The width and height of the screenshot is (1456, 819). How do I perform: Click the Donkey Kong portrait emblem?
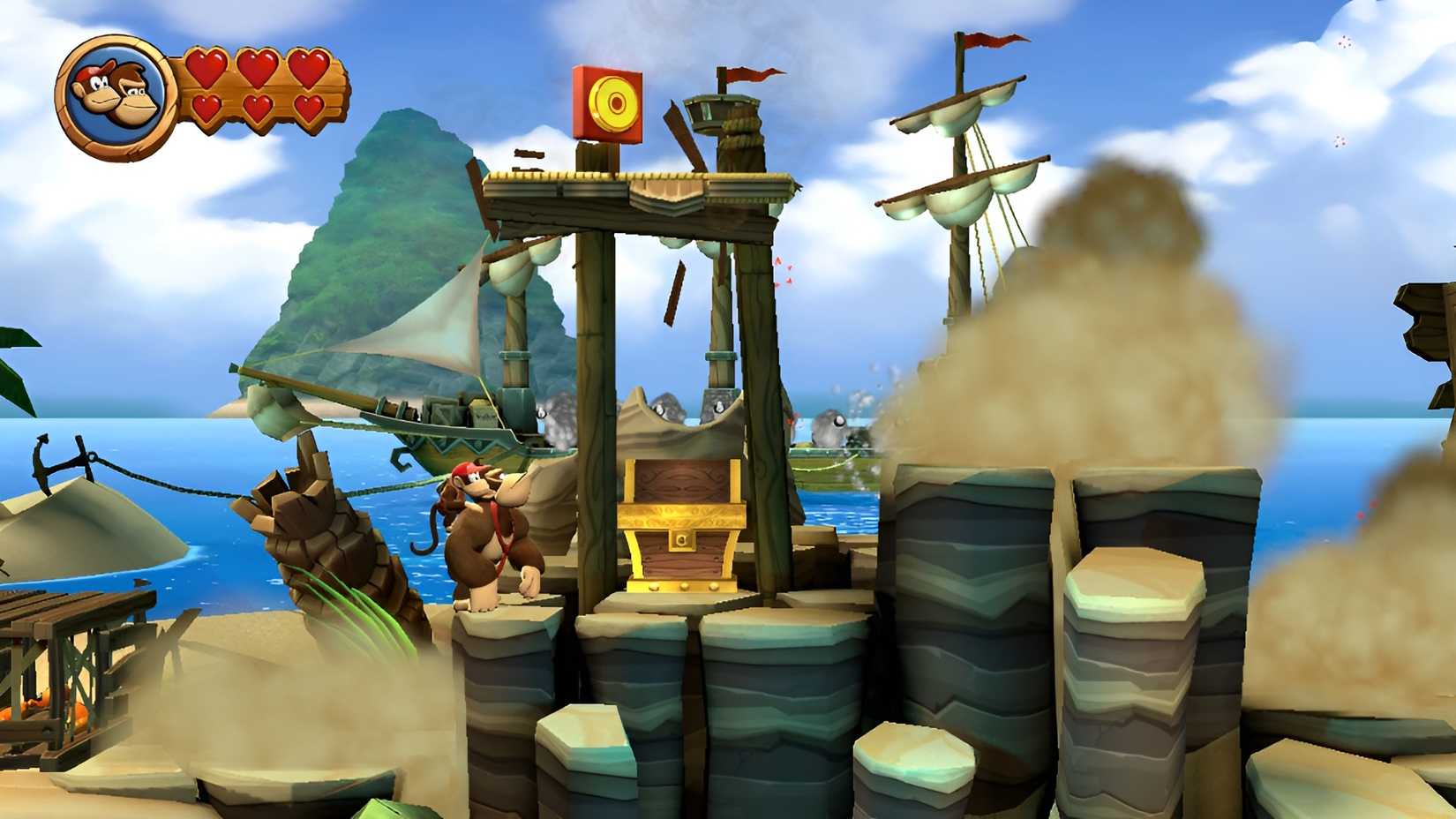[x=113, y=91]
